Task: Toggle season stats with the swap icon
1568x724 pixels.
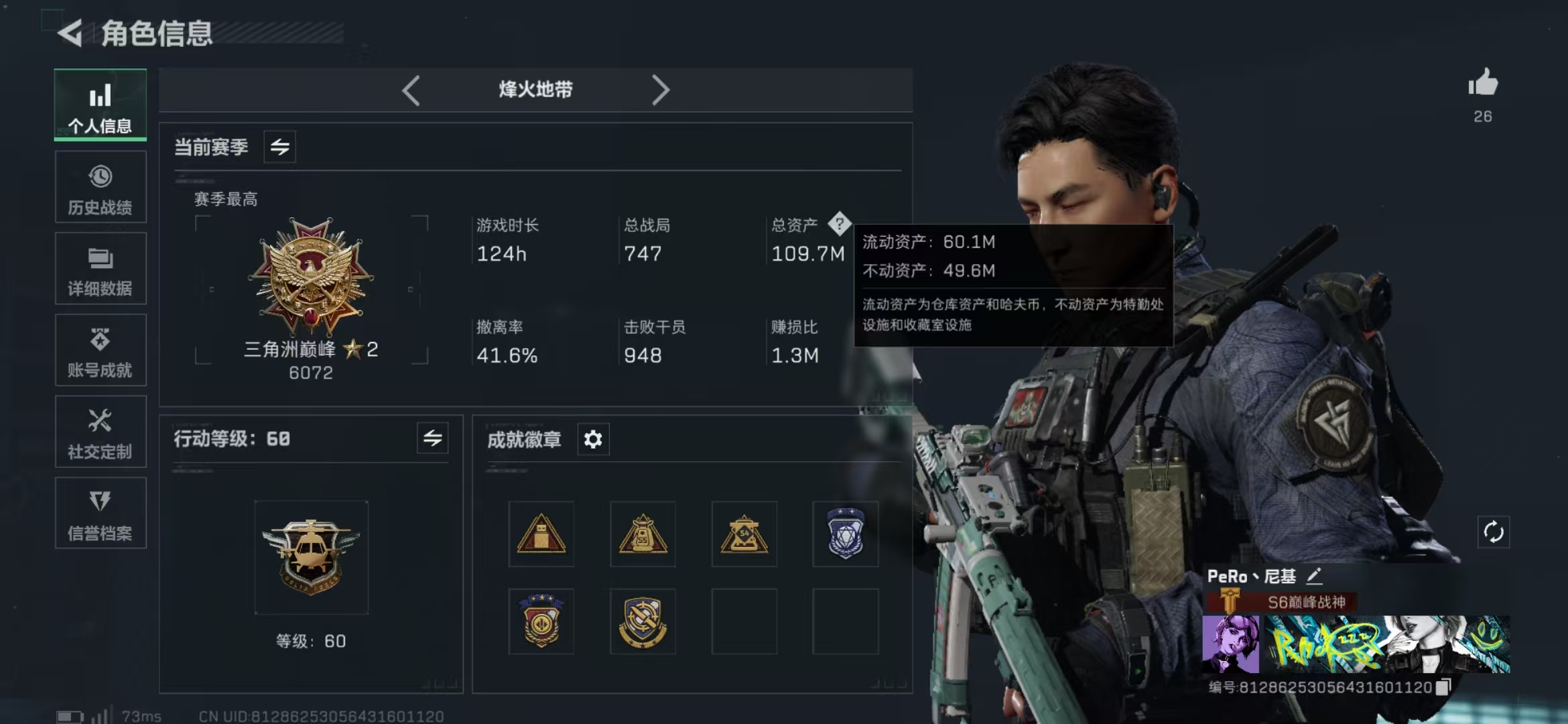Action: click(279, 147)
